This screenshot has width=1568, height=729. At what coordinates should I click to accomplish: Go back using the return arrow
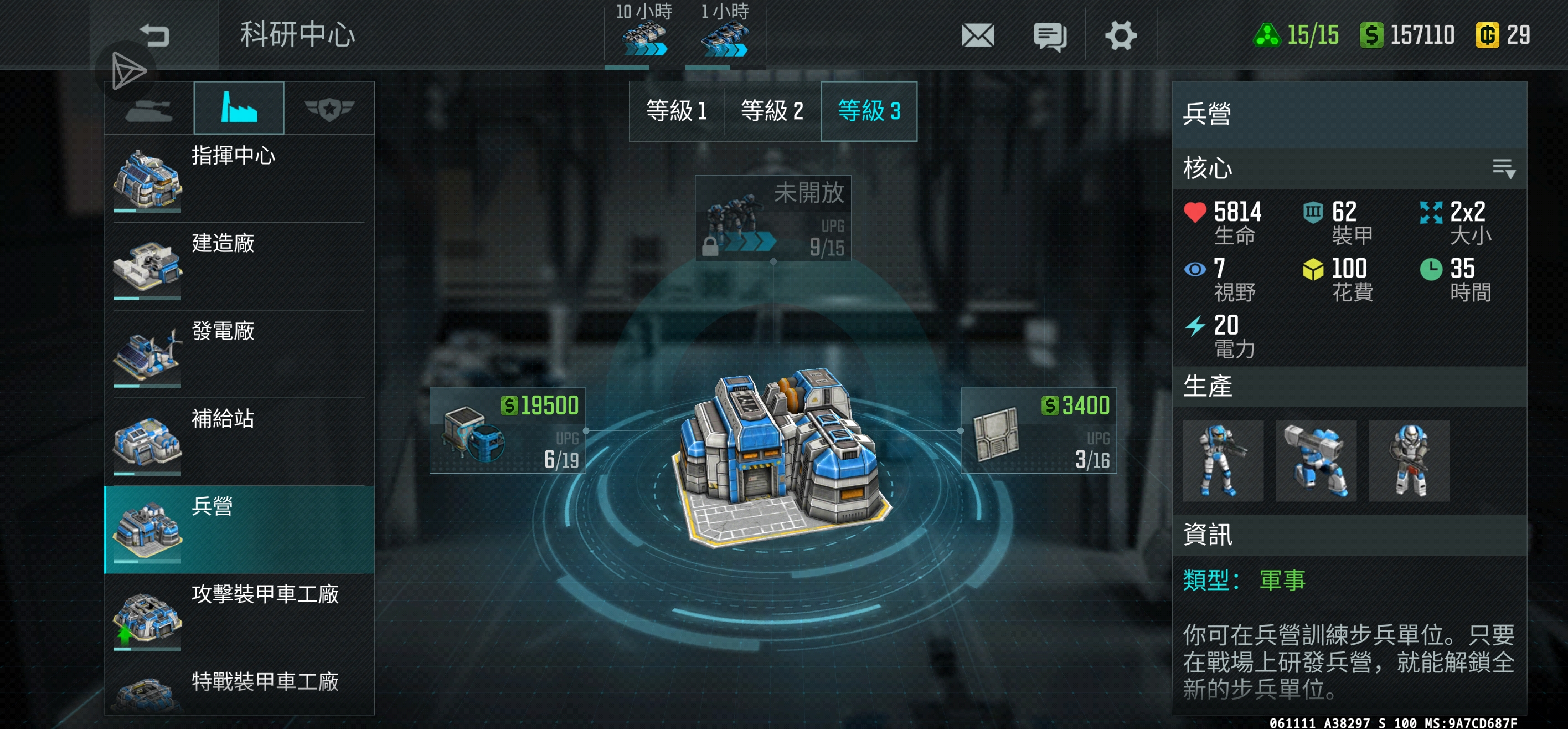pos(154,35)
